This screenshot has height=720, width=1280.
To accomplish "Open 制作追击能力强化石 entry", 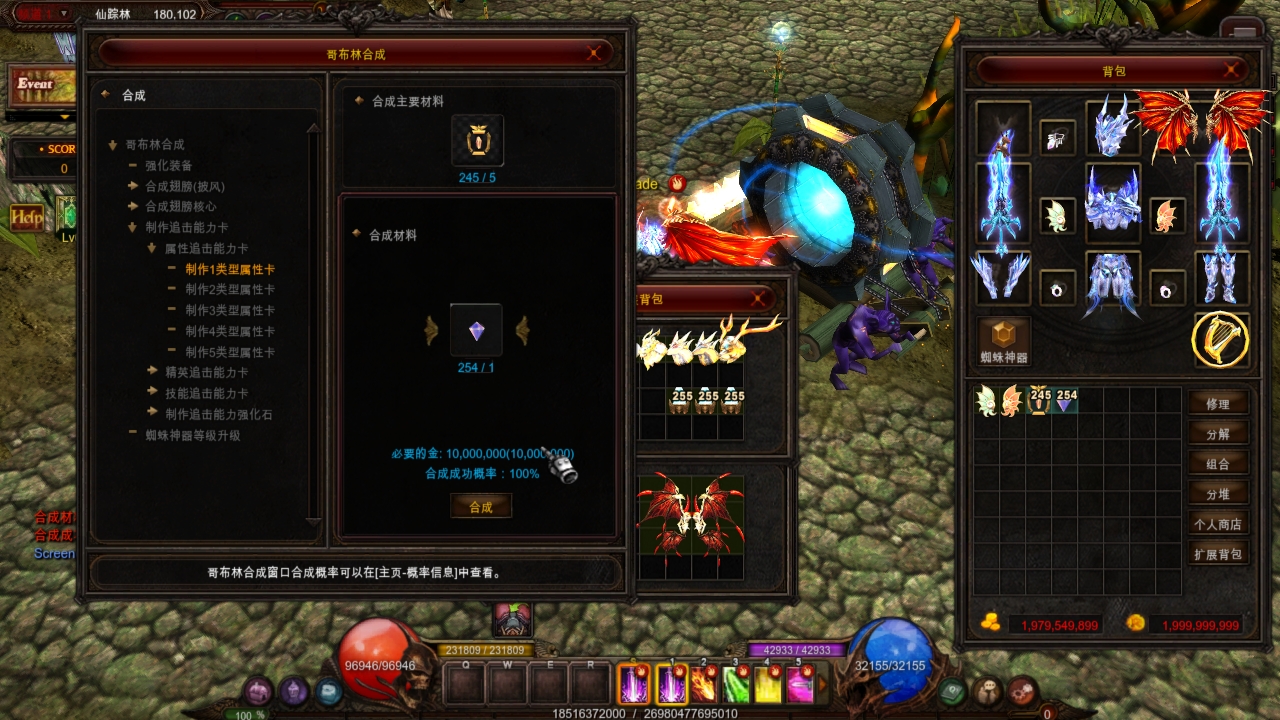I will [x=218, y=414].
